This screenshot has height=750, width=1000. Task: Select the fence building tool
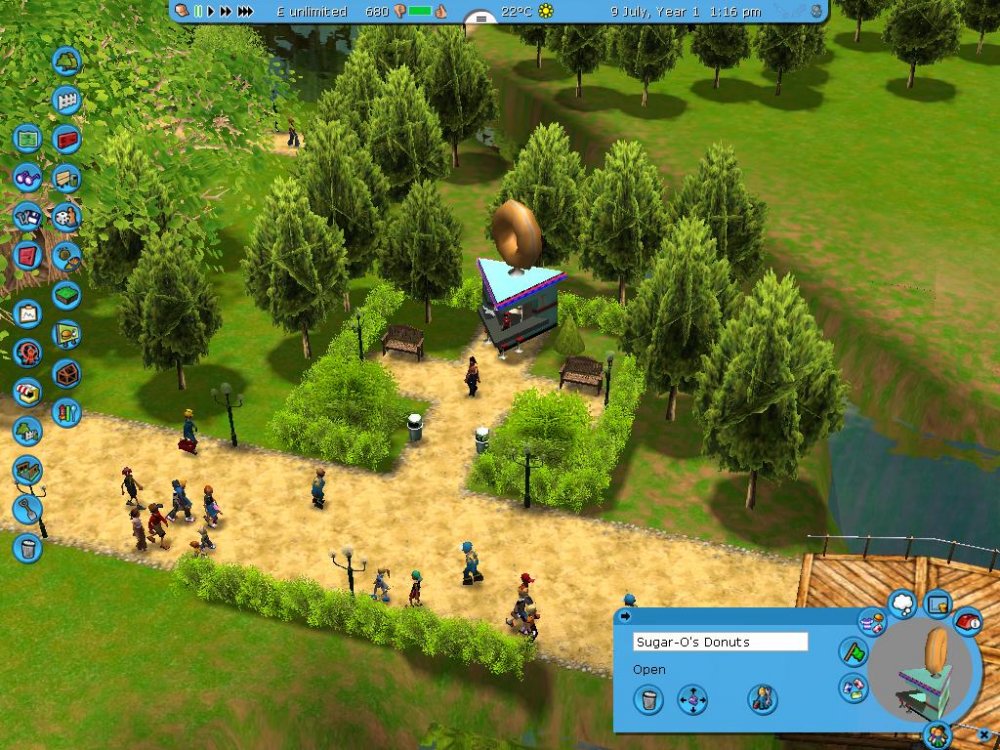[x=66, y=100]
